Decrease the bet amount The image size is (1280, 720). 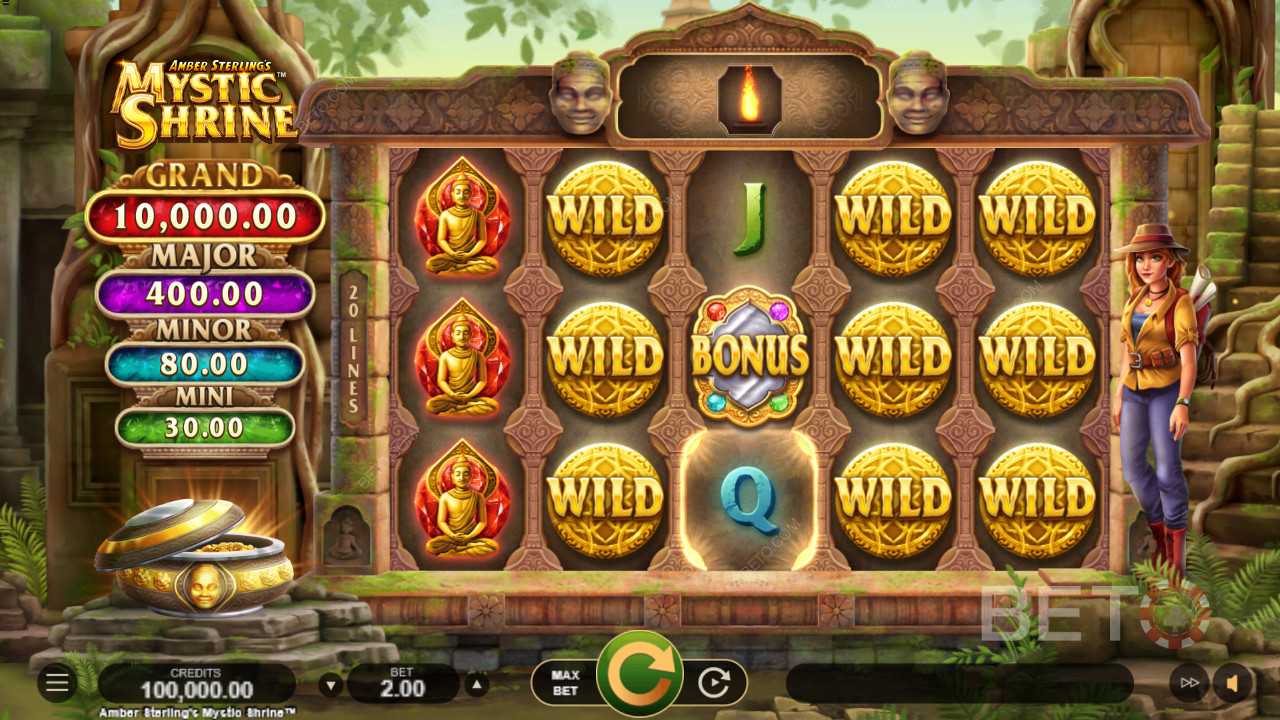[x=331, y=686]
